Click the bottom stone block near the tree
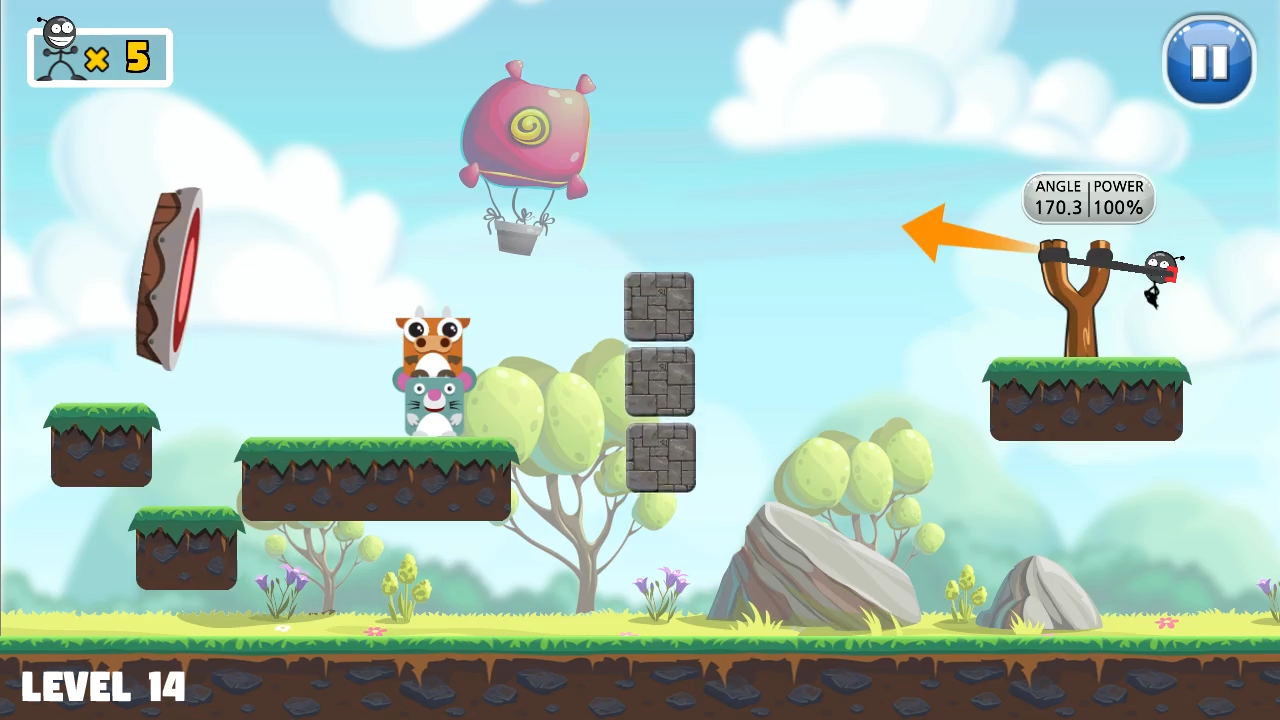 (657, 458)
